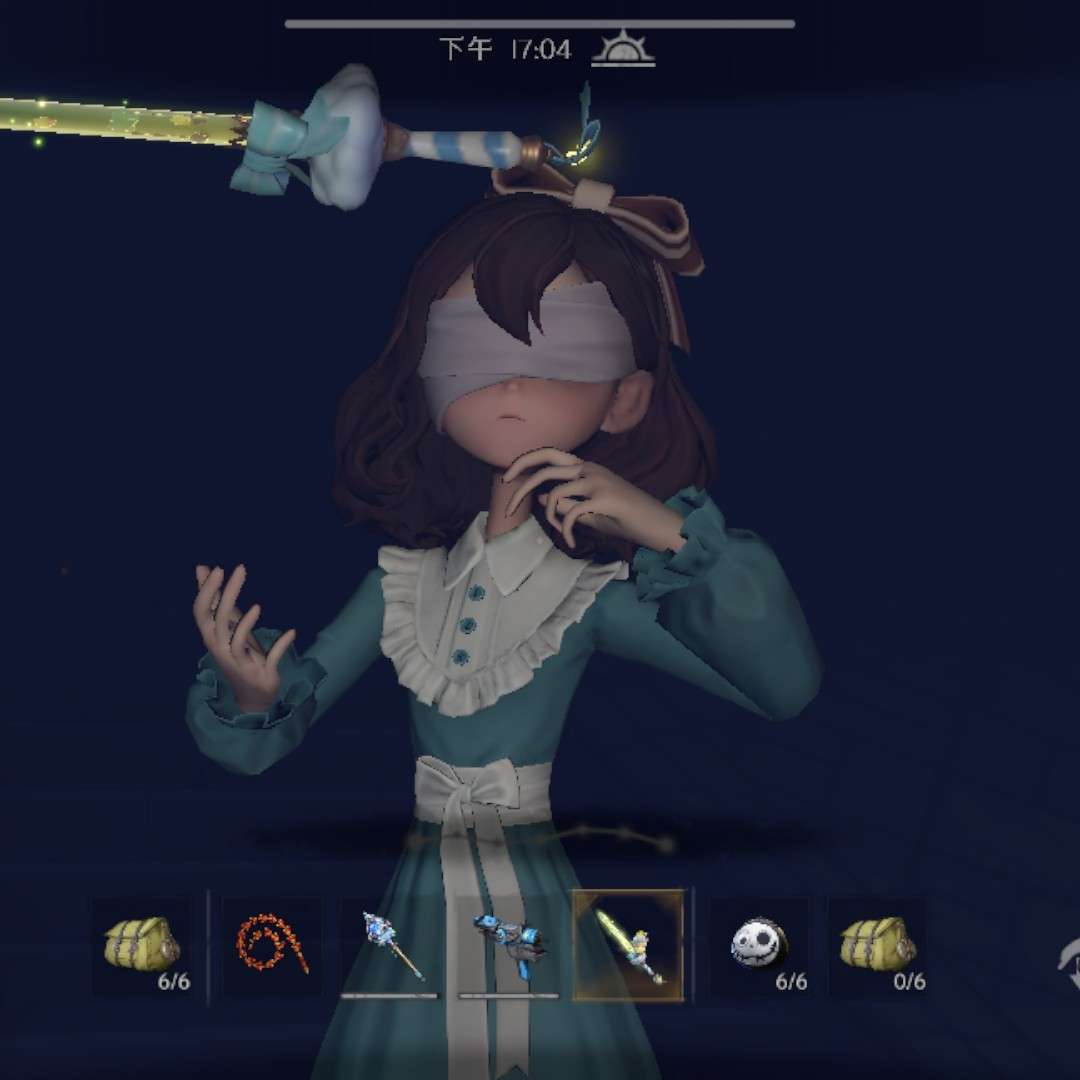Screen dimensions: 1080x1080
Task: Select the yellow bag slot showing 0/6
Action: coord(877,946)
